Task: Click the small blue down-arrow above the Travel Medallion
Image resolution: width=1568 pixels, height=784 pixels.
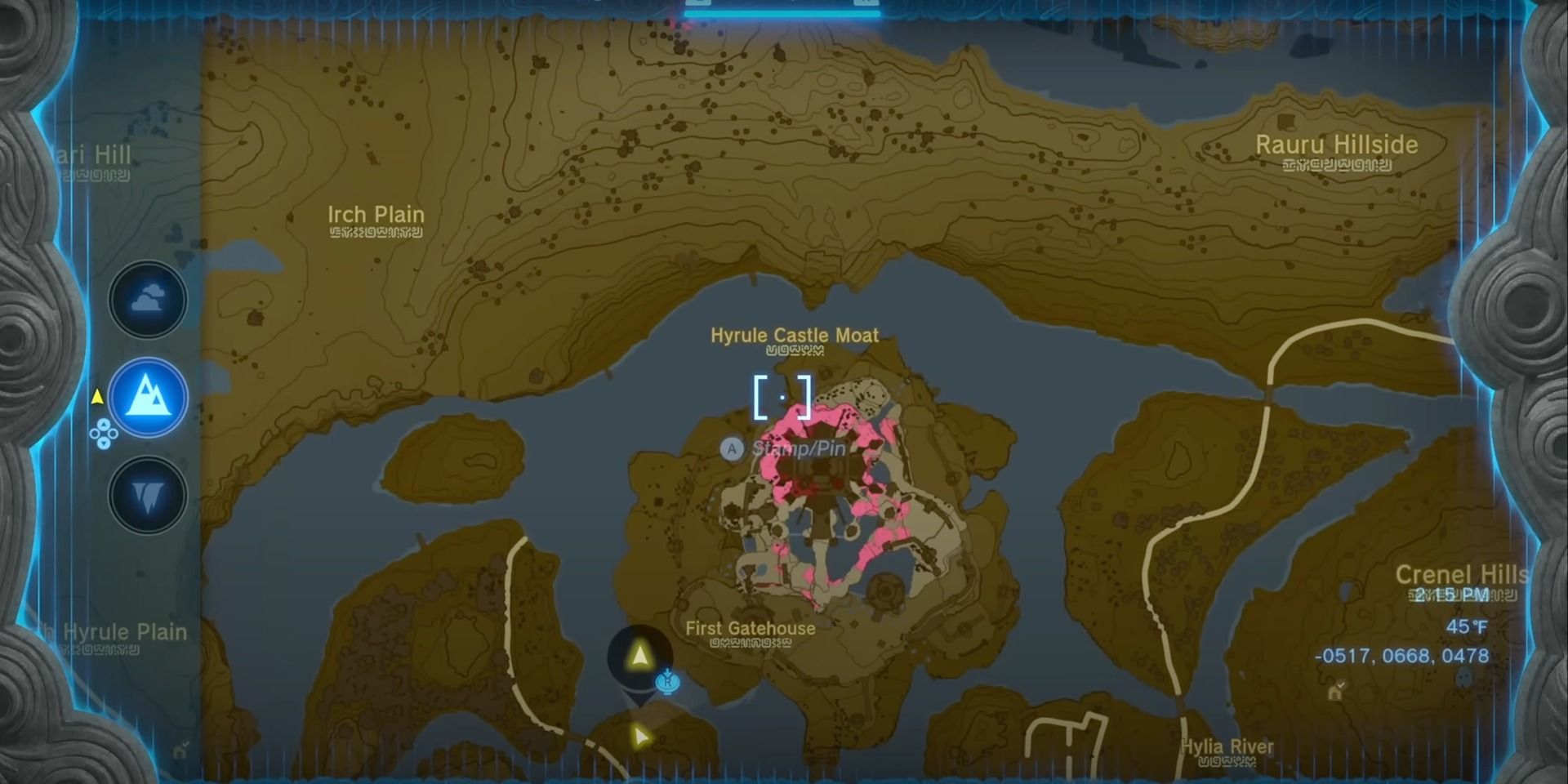Action: [x=667, y=672]
